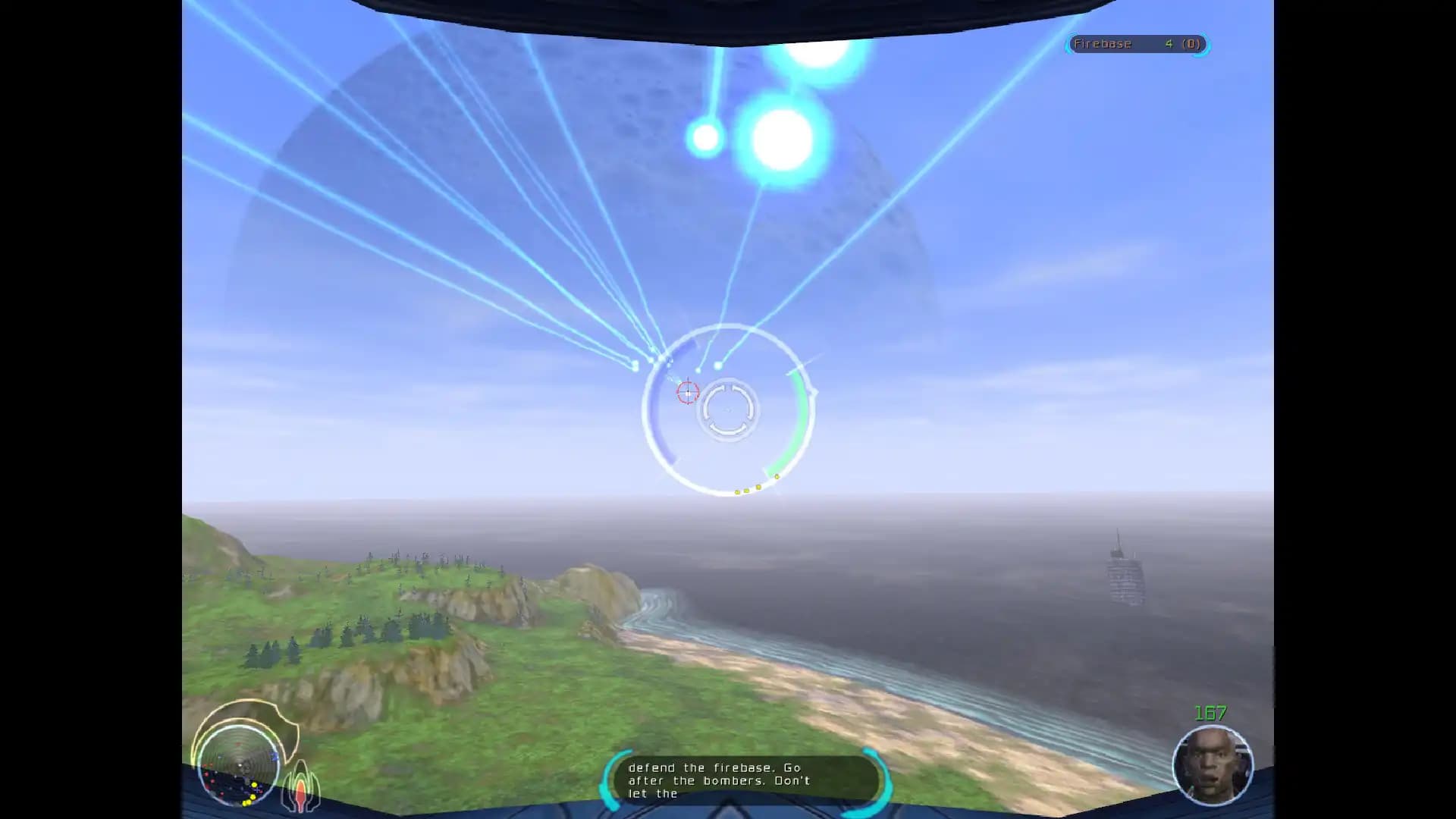Image resolution: width=1456 pixels, height=819 pixels.
Task: Click the green health value 167
Action: tap(1210, 713)
